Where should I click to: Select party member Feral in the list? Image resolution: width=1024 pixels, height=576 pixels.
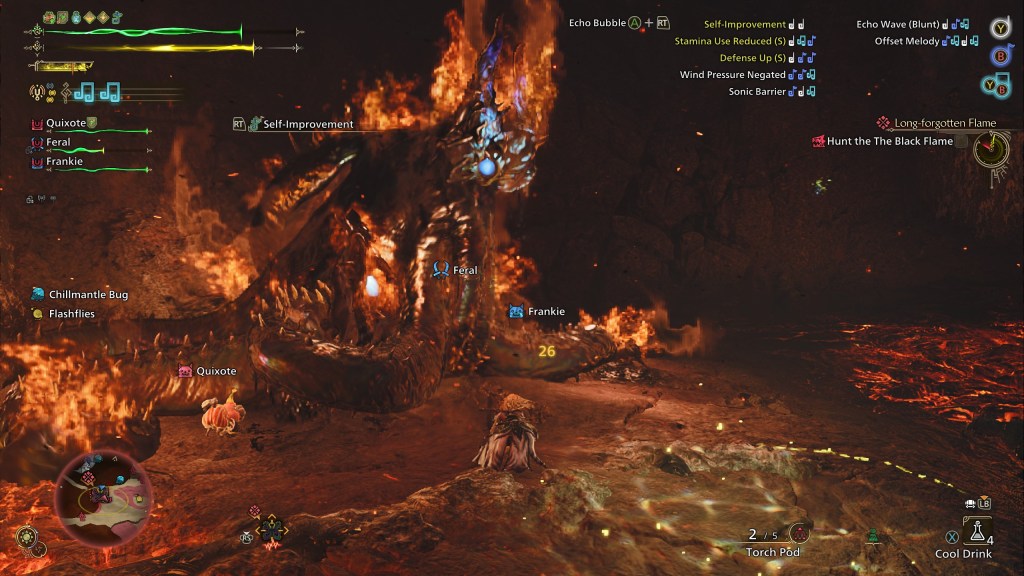coord(58,143)
